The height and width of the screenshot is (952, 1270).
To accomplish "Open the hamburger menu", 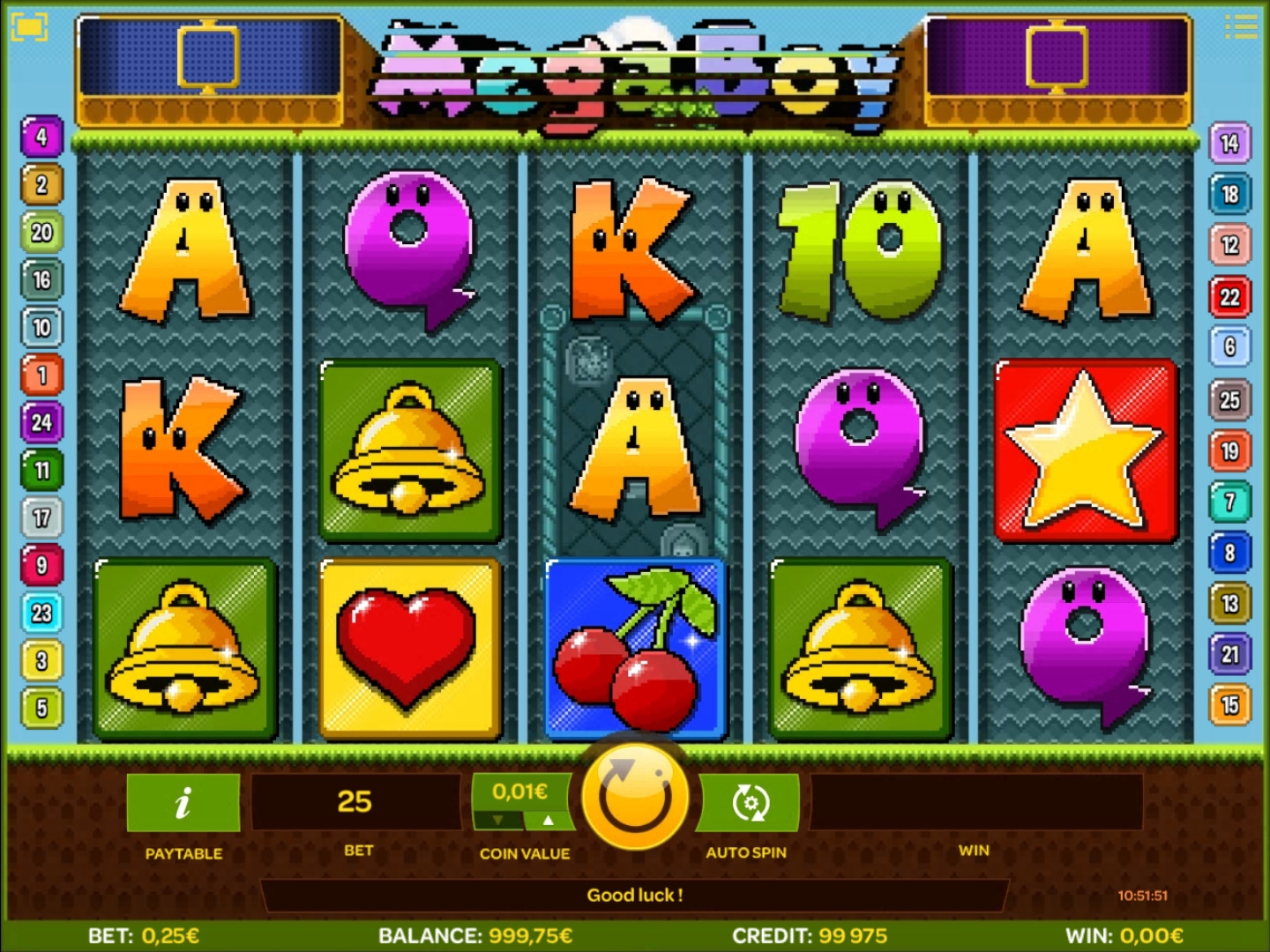I will coord(1241,26).
